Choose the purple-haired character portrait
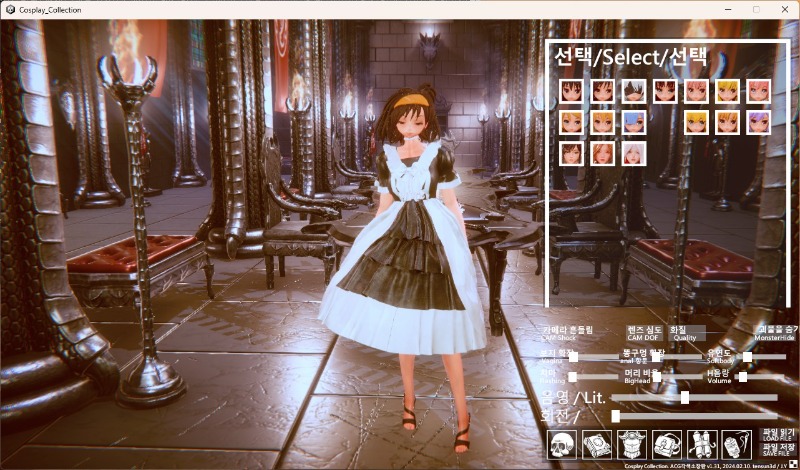The height and width of the screenshot is (470, 800). 758,123
